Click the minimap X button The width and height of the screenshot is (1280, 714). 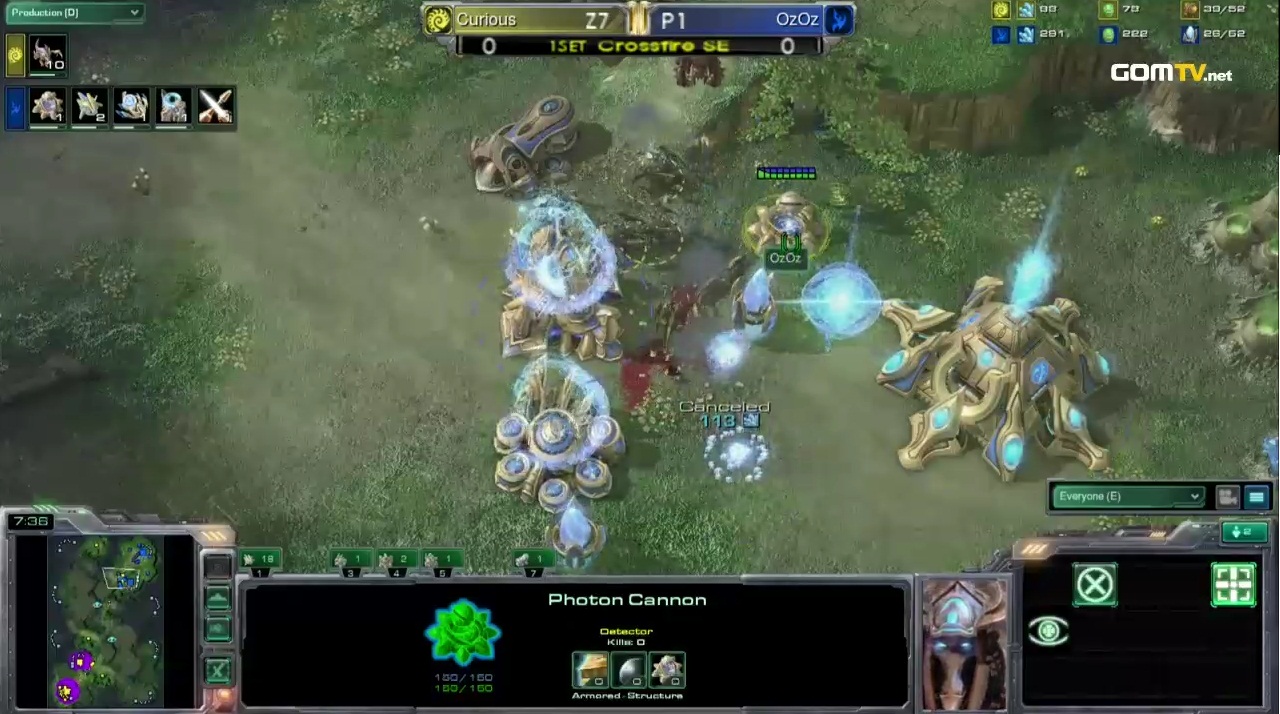tap(216, 670)
